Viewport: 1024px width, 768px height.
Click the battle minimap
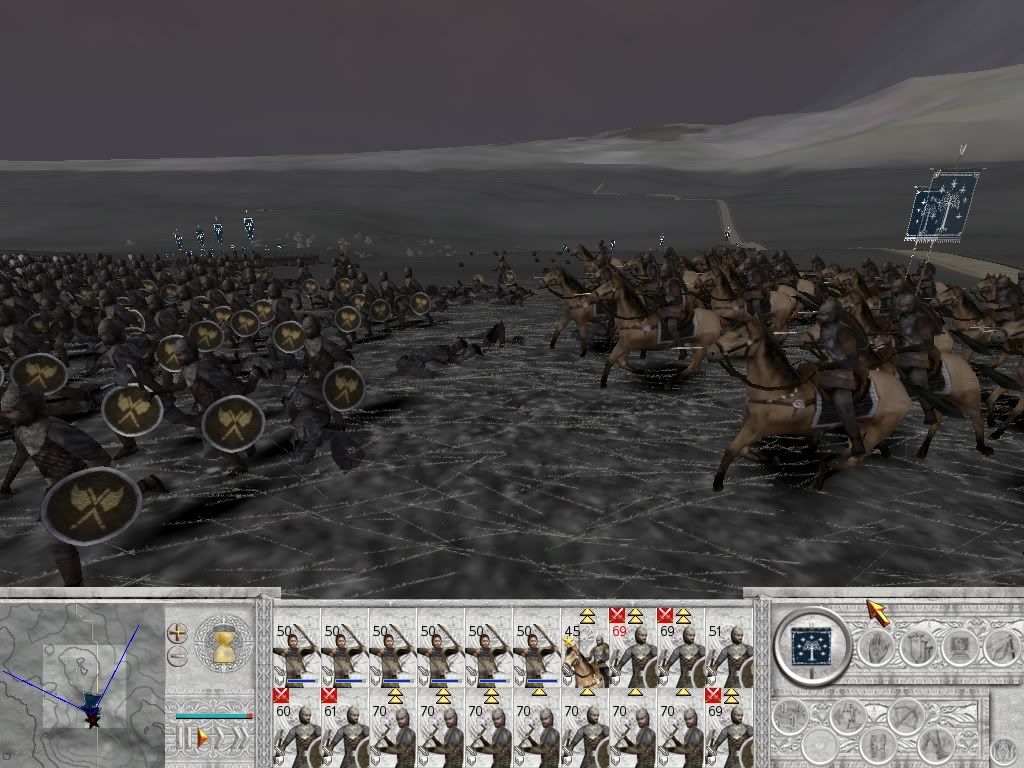tap(82, 682)
